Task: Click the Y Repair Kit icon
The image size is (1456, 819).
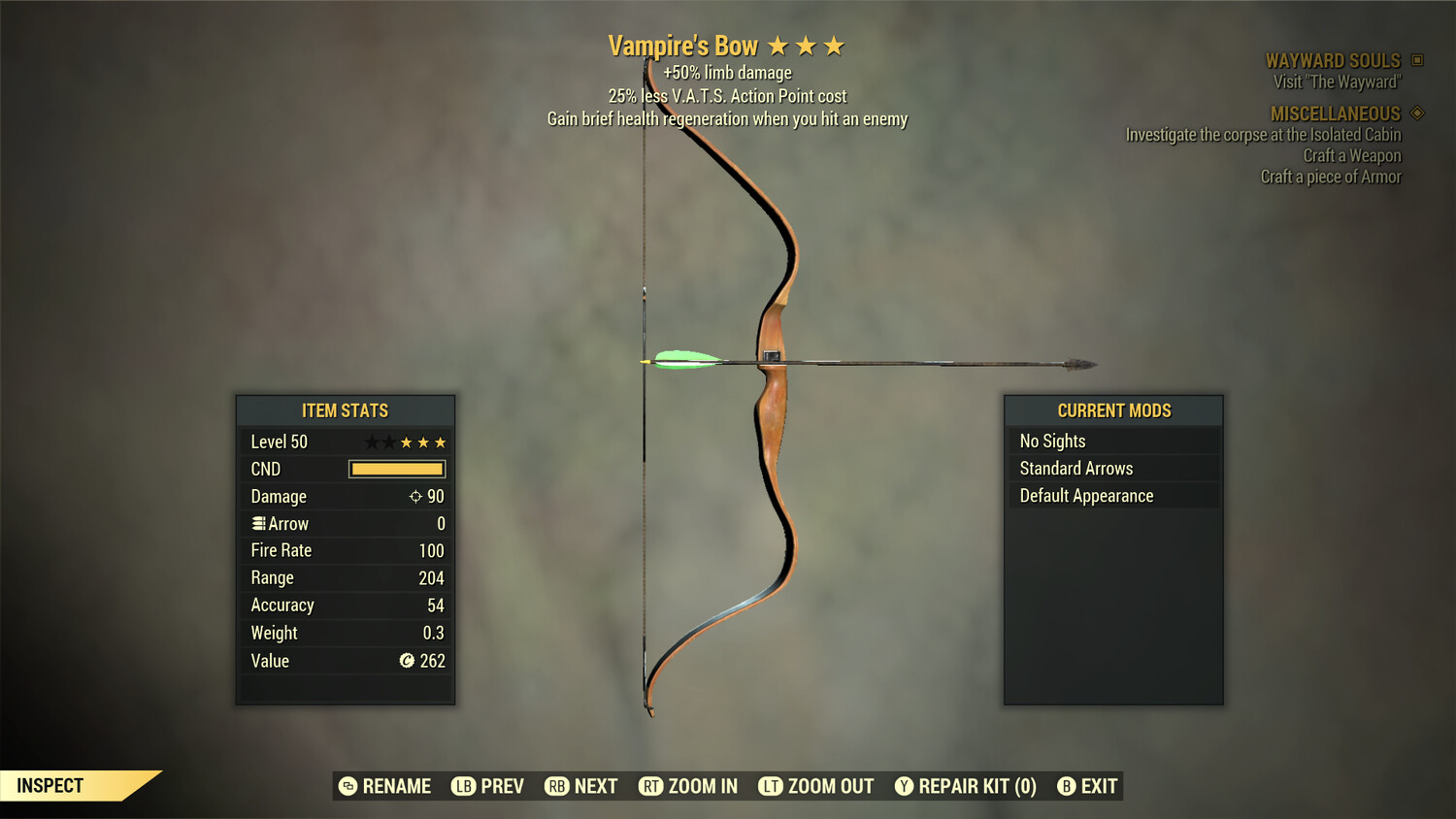Action: click(x=903, y=786)
